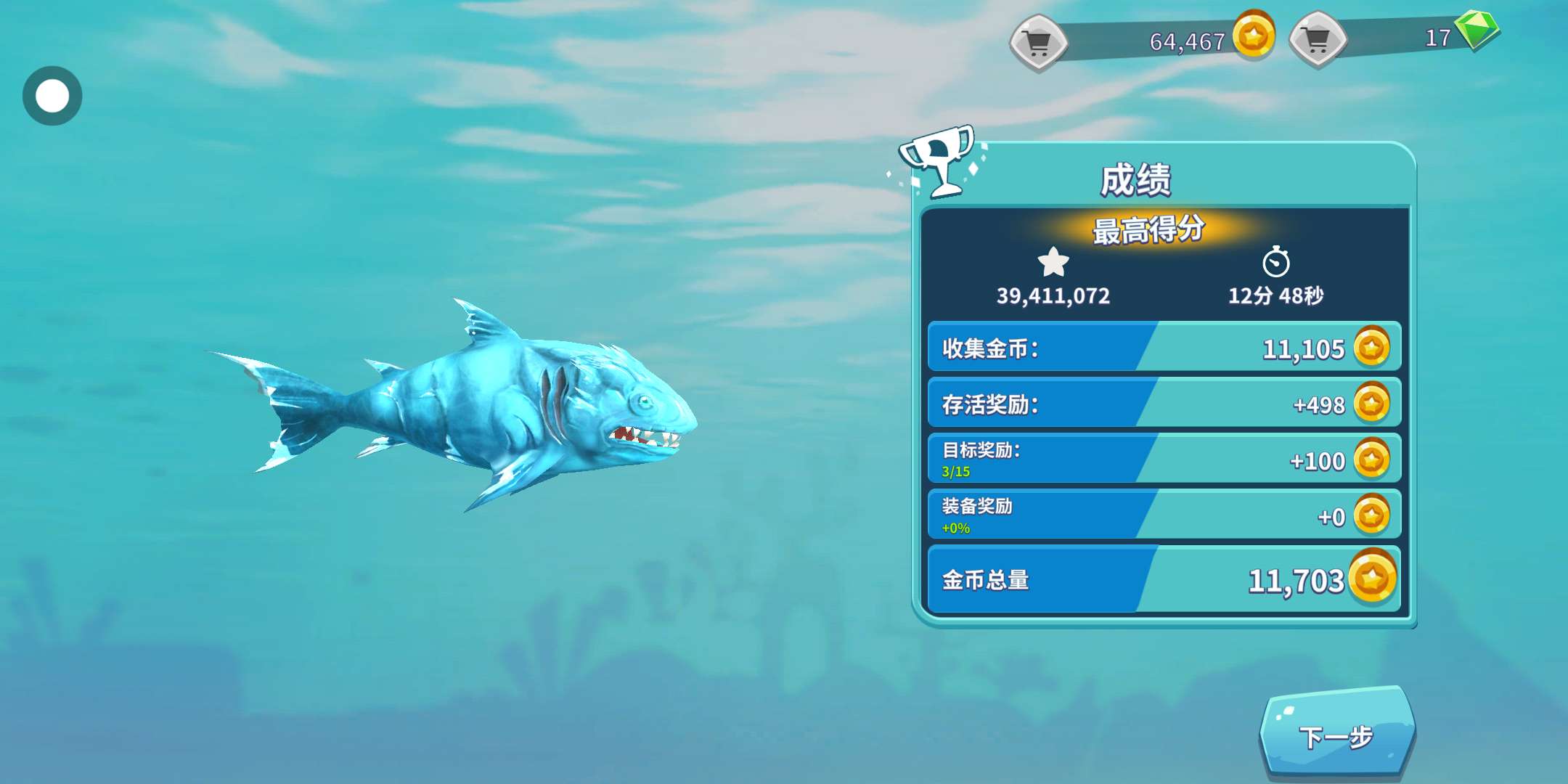Image resolution: width=1568 pixels, height=784 pixels.
Task: Open the gold coin shop cart
Action: 1038,42
